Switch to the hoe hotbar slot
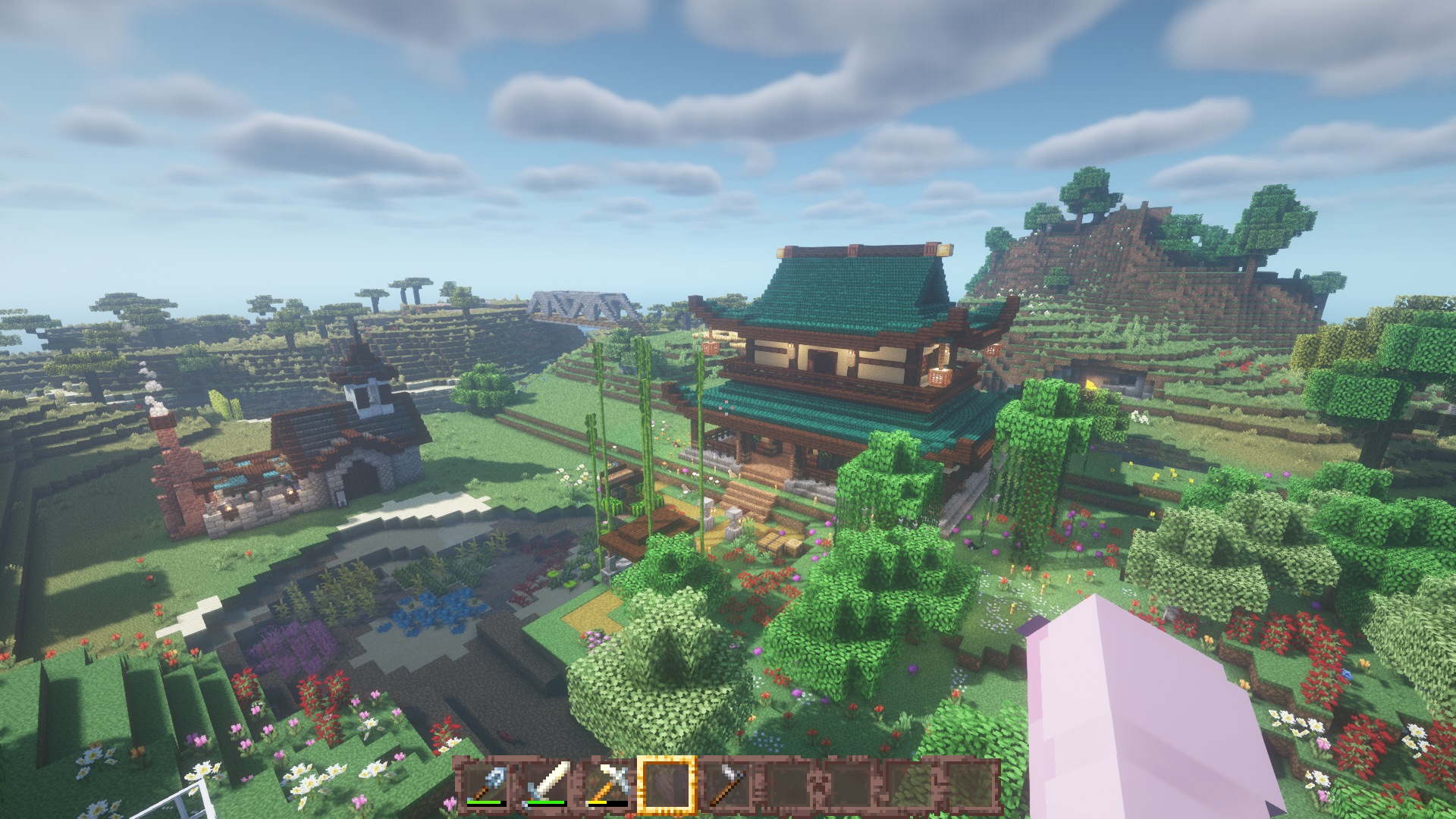 [727, 784]
